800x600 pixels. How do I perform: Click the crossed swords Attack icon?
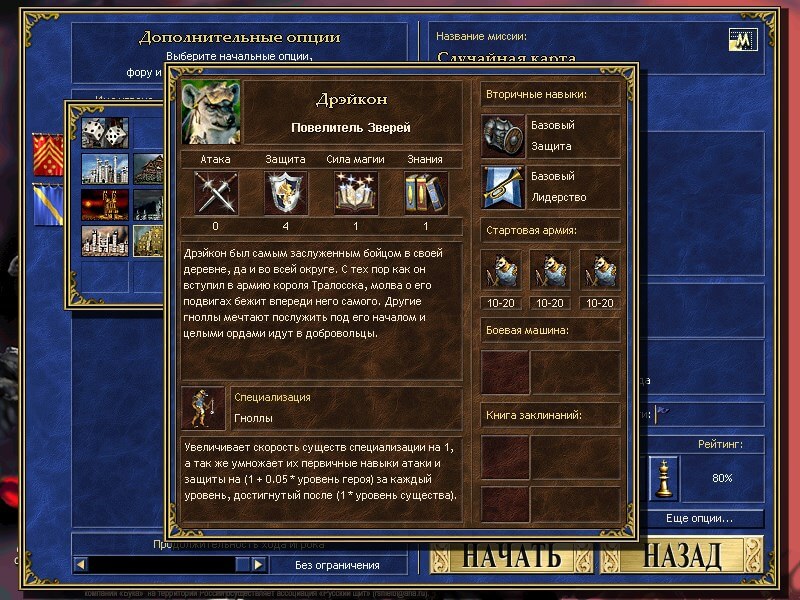click(x=215, y=193)
